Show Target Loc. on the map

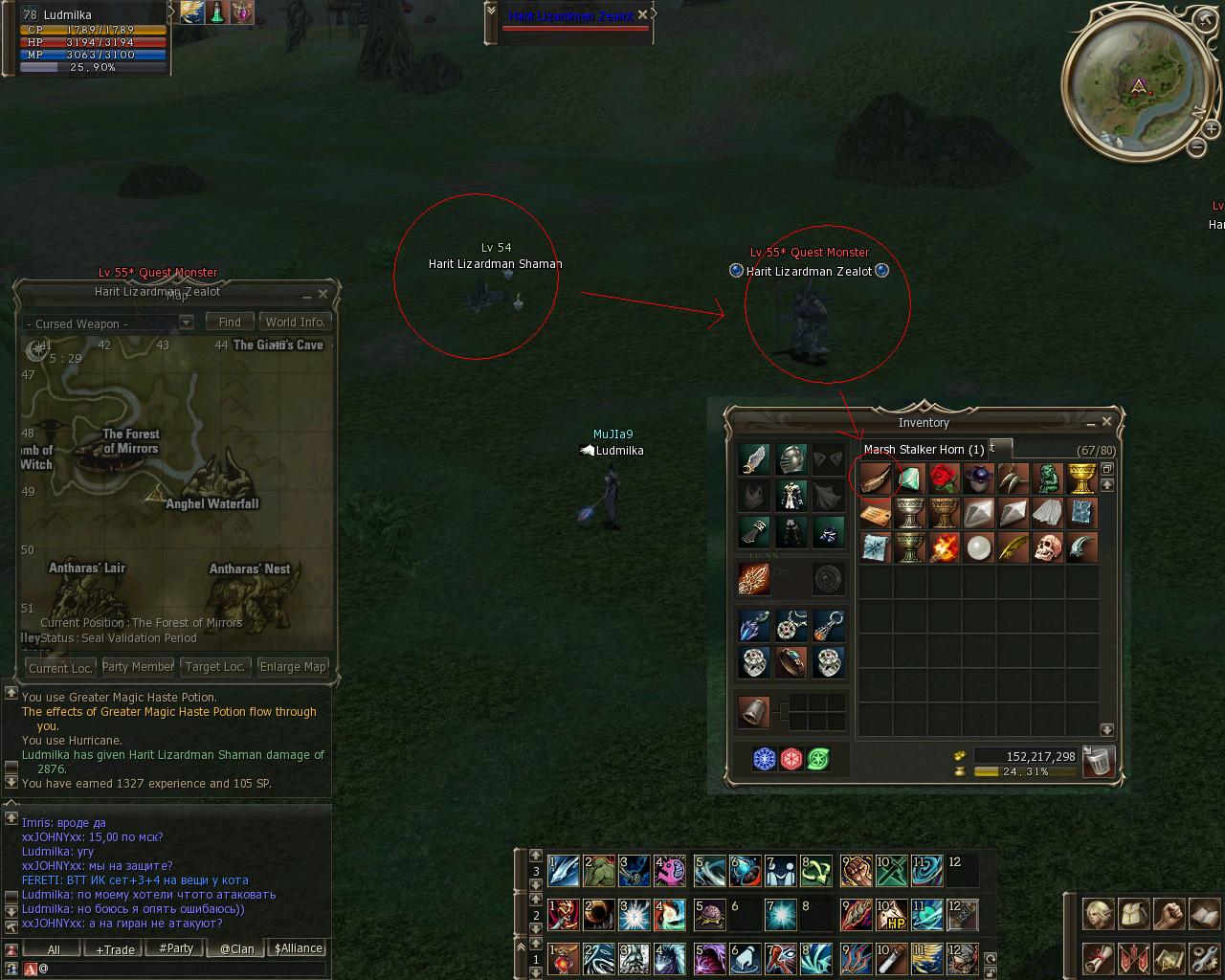pyautogui.click(x=214, y=667)
